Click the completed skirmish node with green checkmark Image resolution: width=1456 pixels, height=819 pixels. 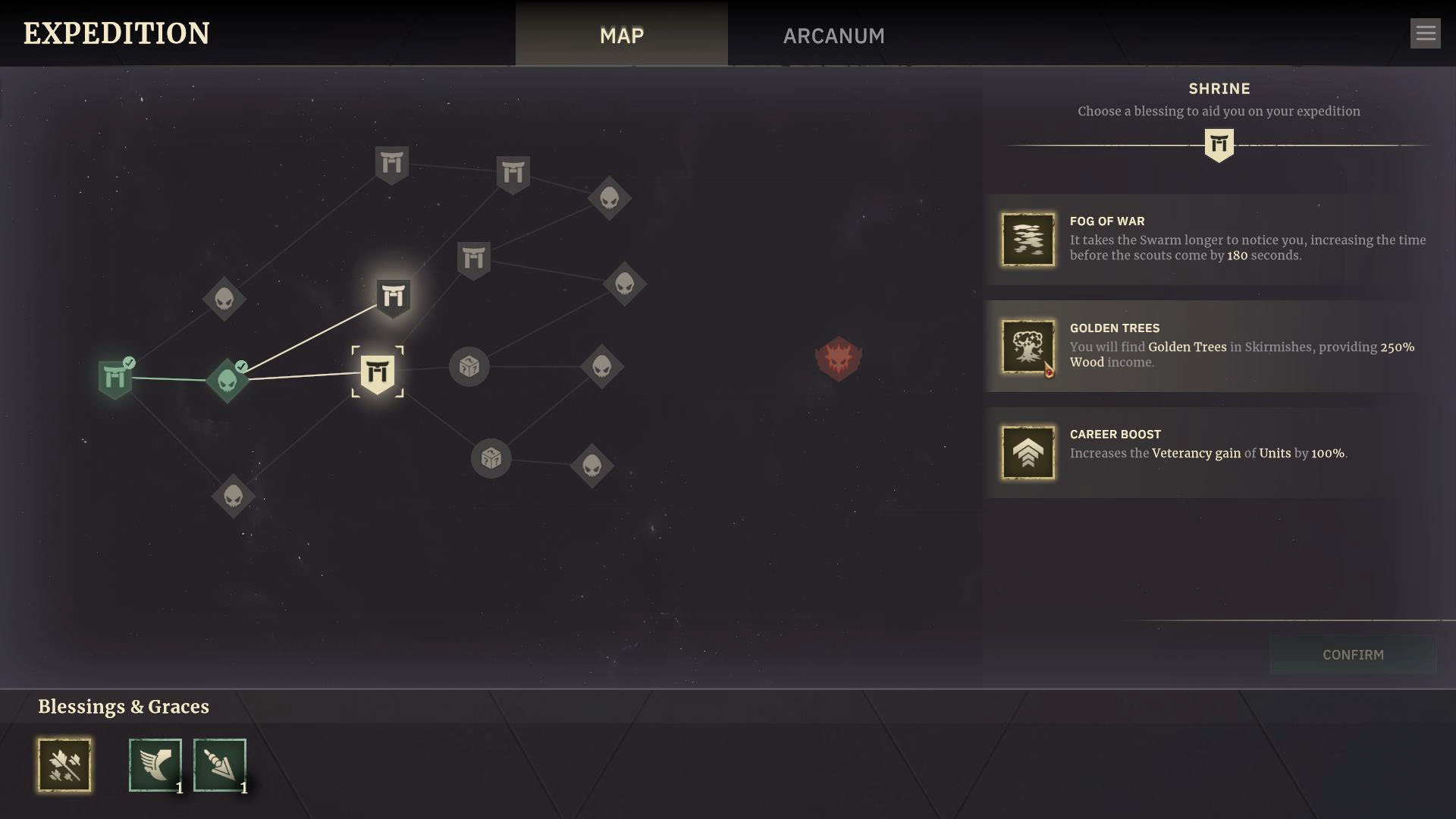tap(227, 379)
